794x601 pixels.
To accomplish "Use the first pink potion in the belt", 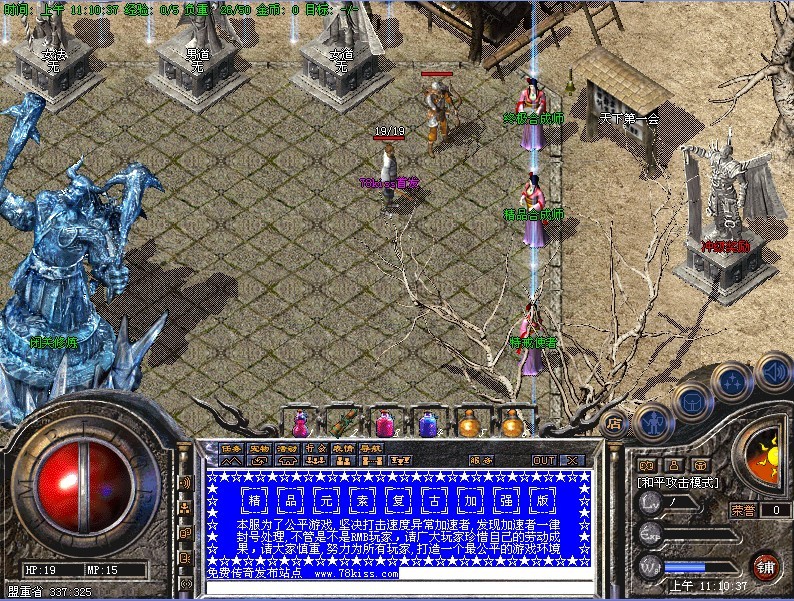I will (298, 424).
